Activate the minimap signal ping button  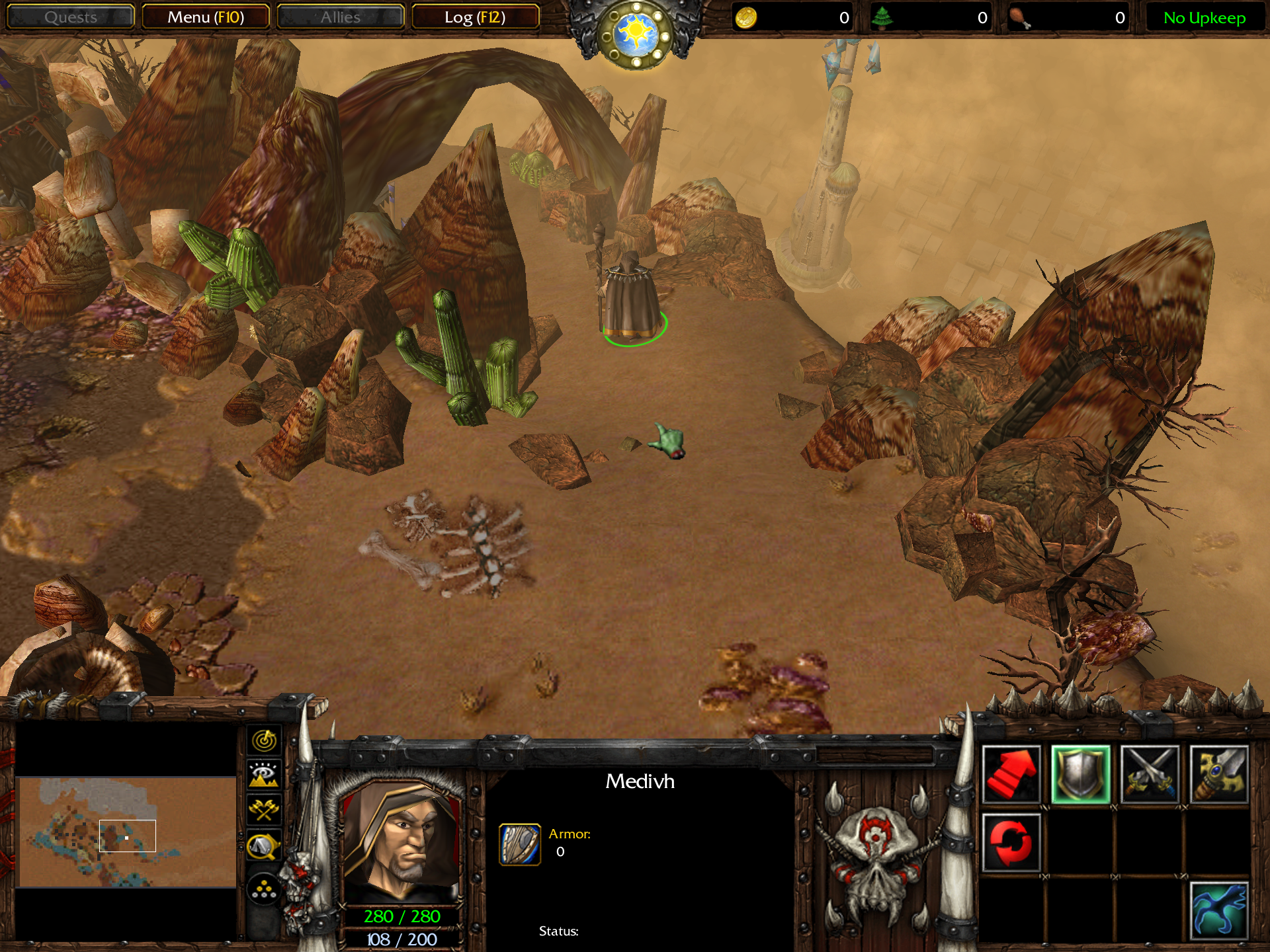point(264,740)
